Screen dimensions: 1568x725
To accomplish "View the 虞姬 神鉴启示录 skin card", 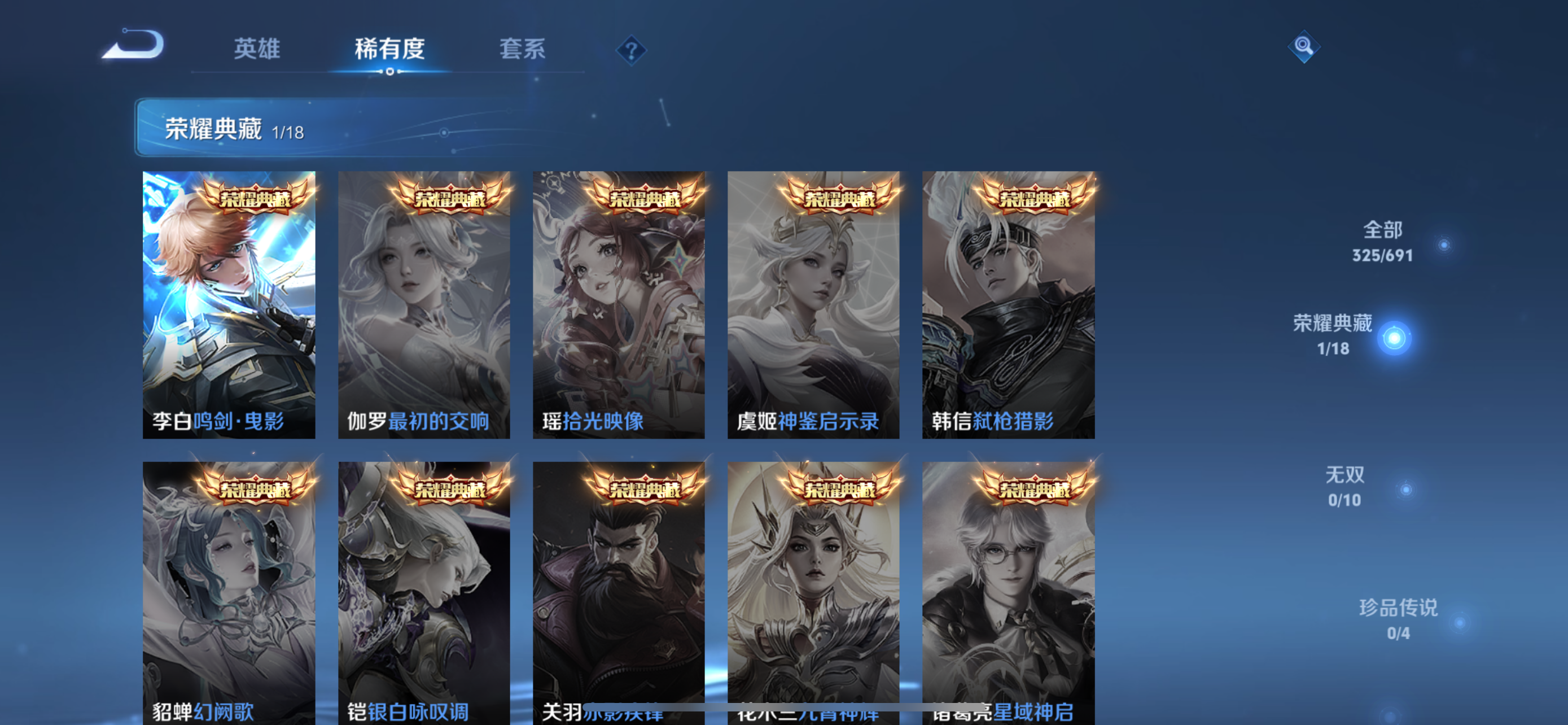I will [813, 304].
